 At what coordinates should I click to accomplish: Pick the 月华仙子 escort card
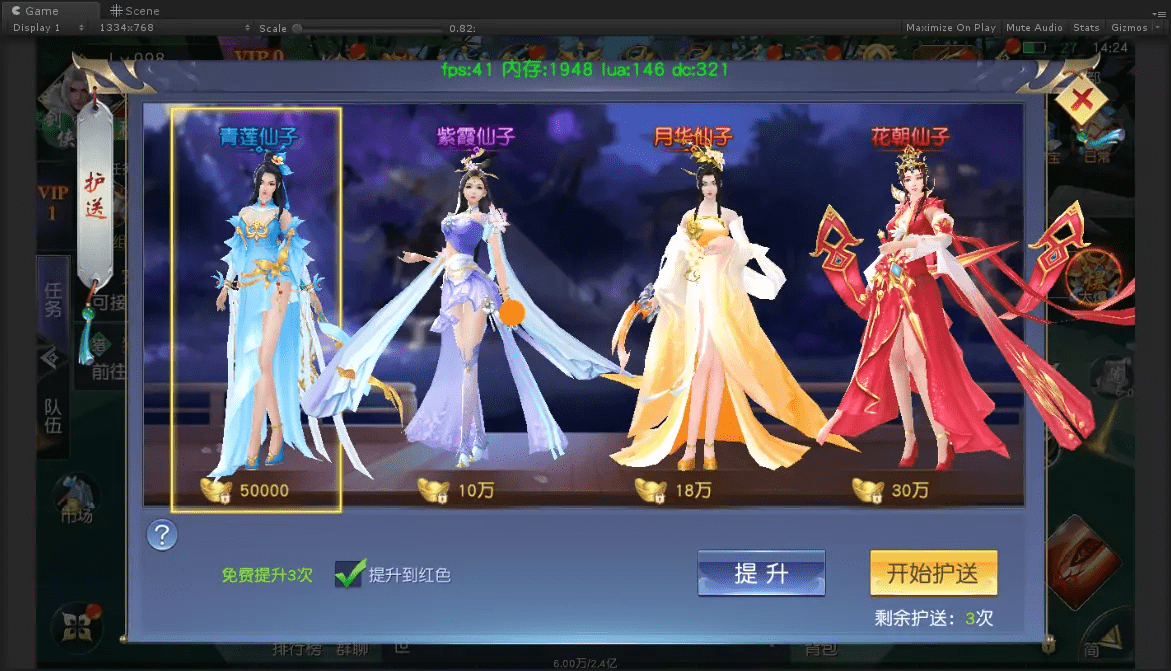[x=692, y=310]
